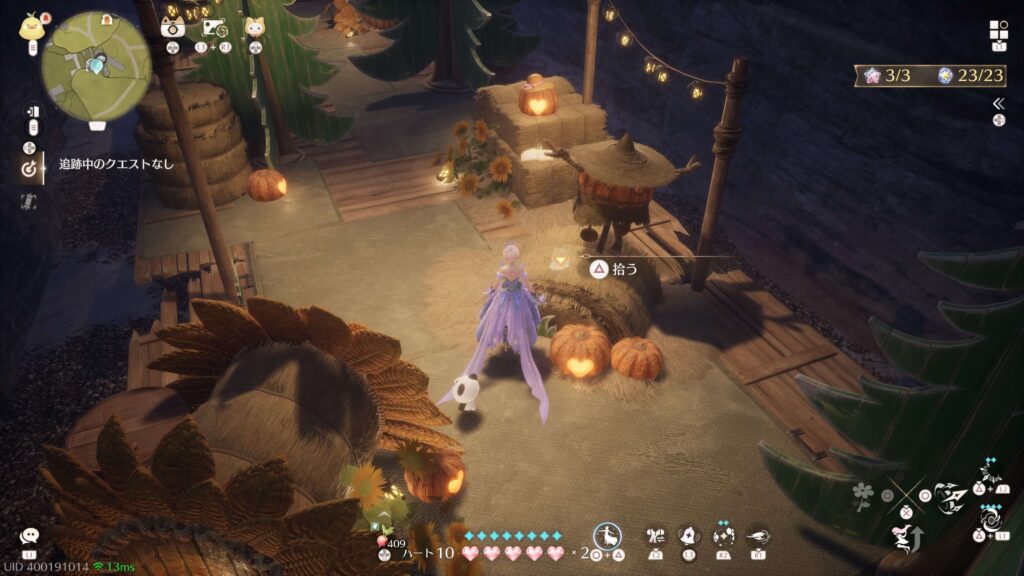This screenshot has width=1024, height=576.
Task: Select the red fruit item with 409
Action: click(x=384, y=544)
